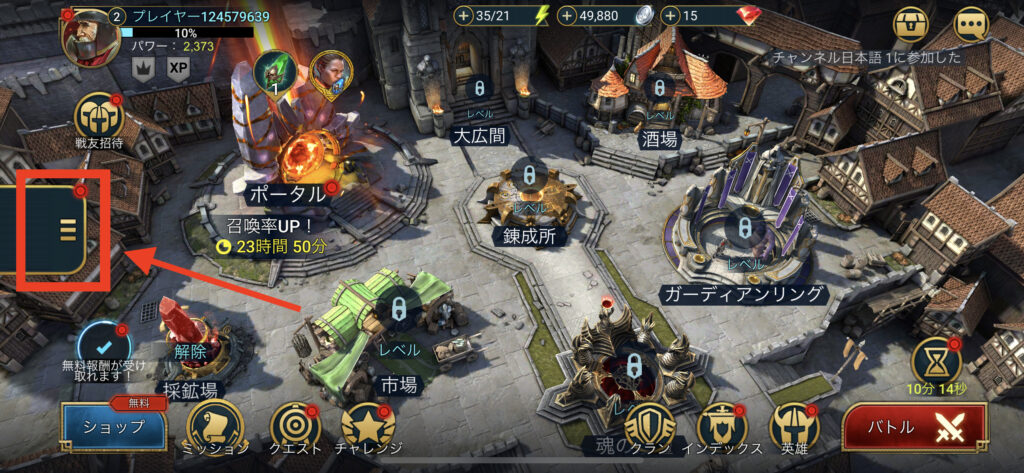Screen dimensions: 1024x473
Task: Add silver with the plus button
Action: click(x=567, y=16)
